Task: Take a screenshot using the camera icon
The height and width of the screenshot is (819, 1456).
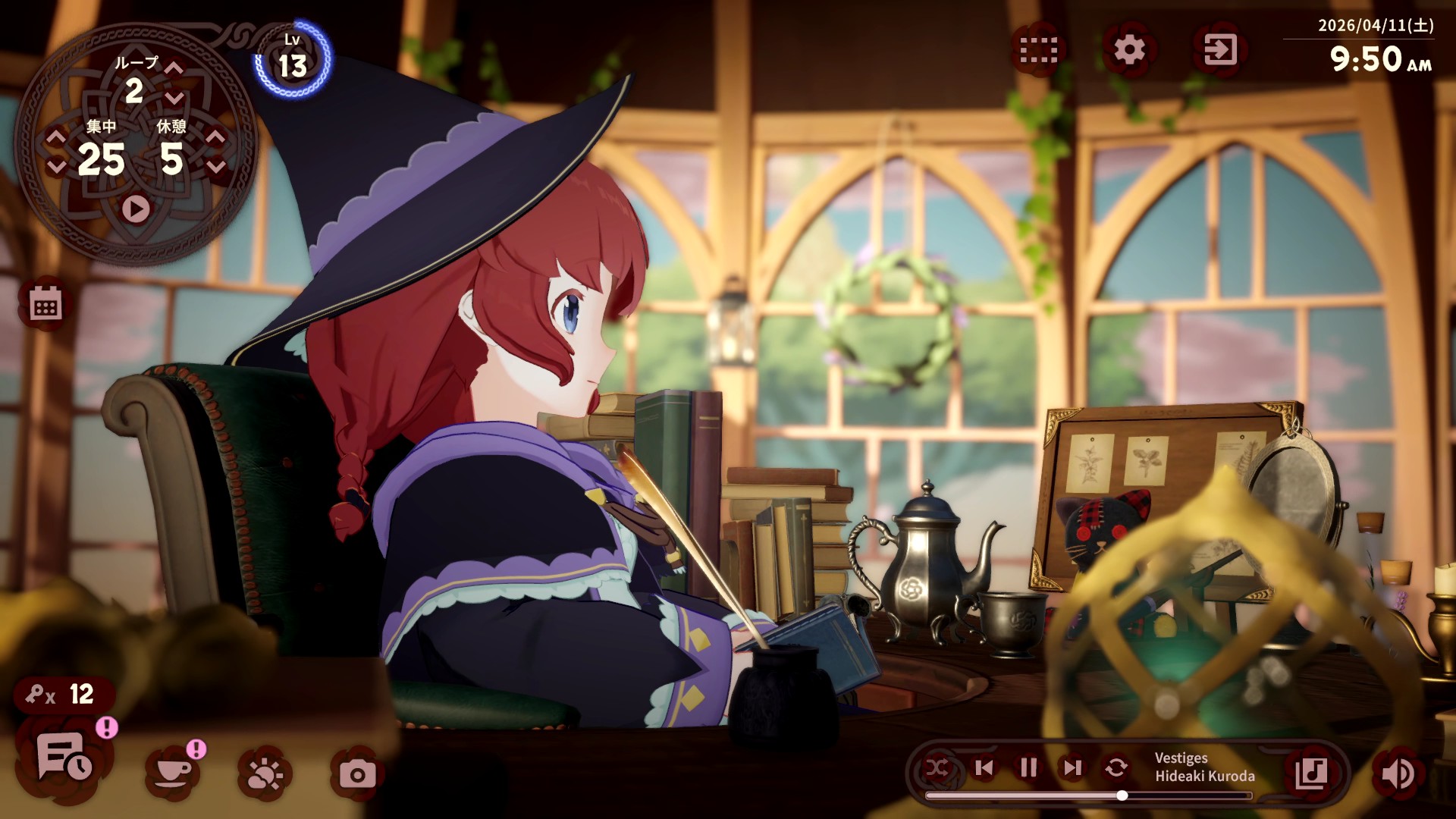Action: [x=362, y=772]
